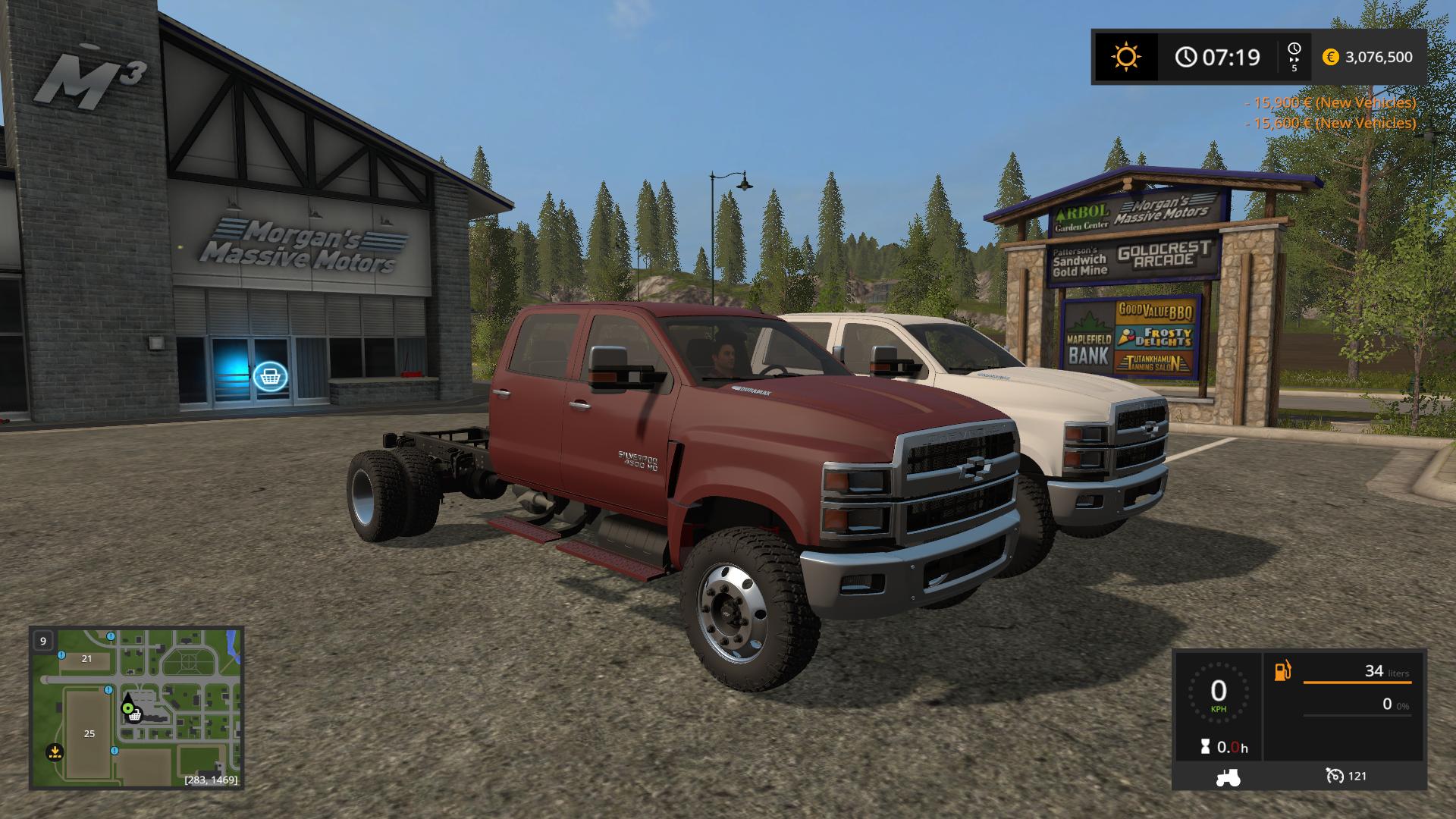This screenshot has height=819, width=1456.
Task: Open the minimap in the corner
Action: tap(136, 708)
